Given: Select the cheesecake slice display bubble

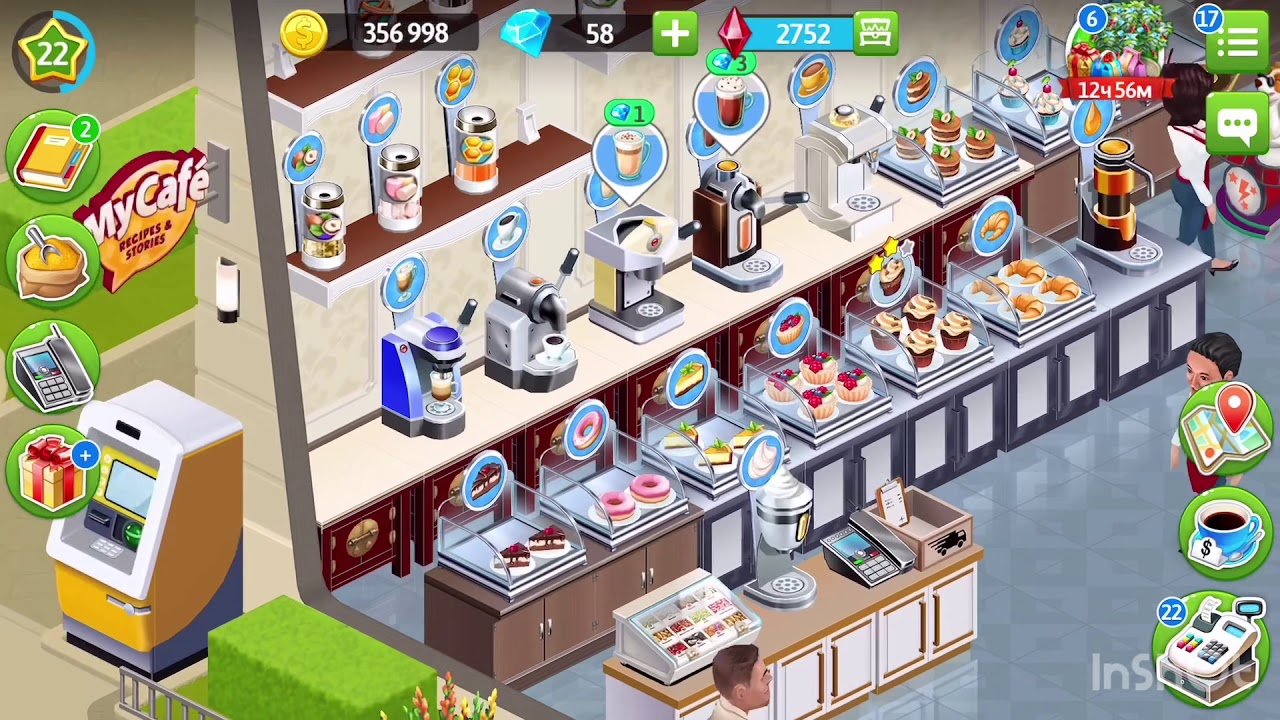Looking at the screenshot, I should tap(689, 378).
